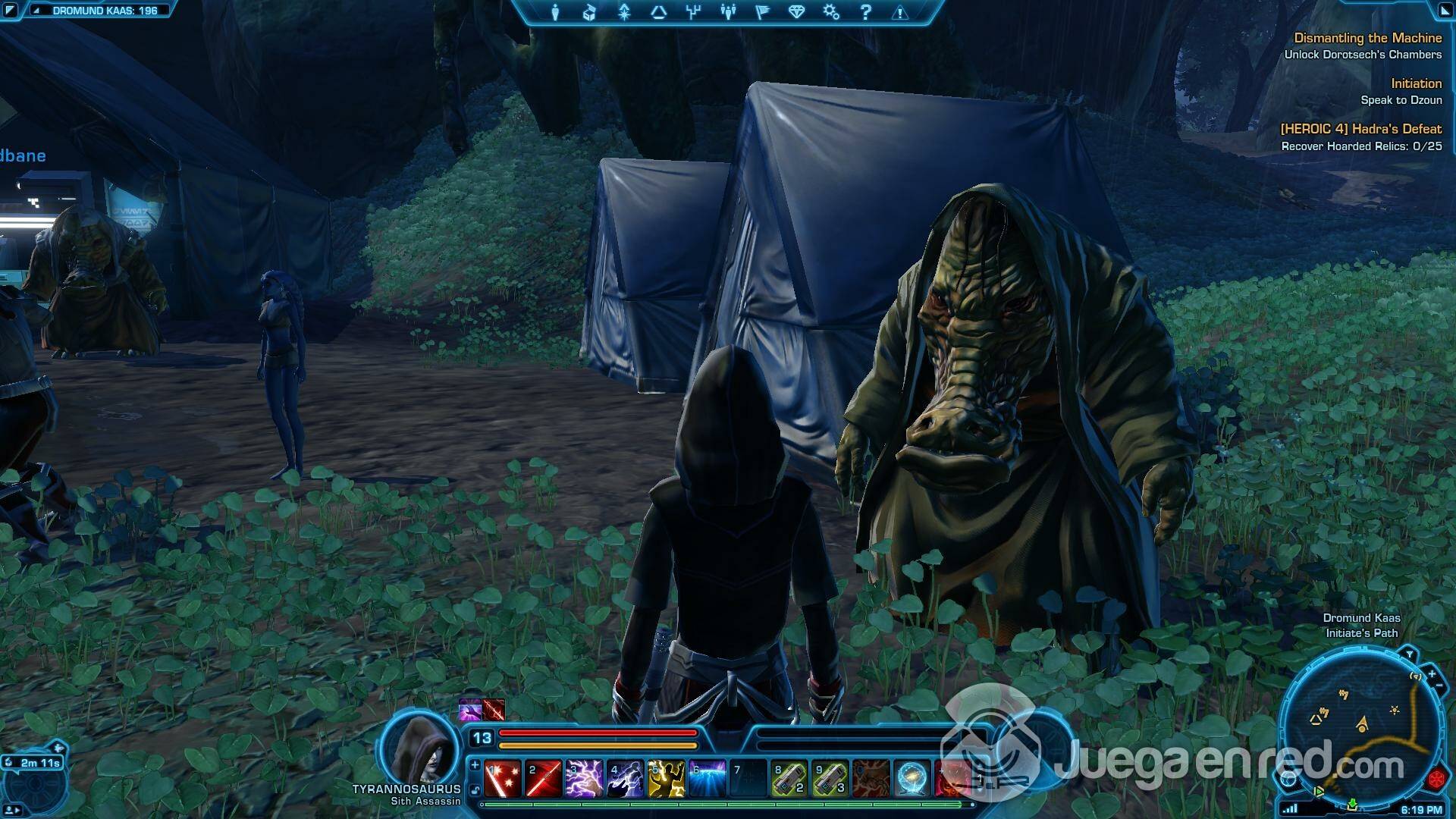Use the green medpac item in slot 8
Screen dimensions: 1456x819
[x=789, y=779]
